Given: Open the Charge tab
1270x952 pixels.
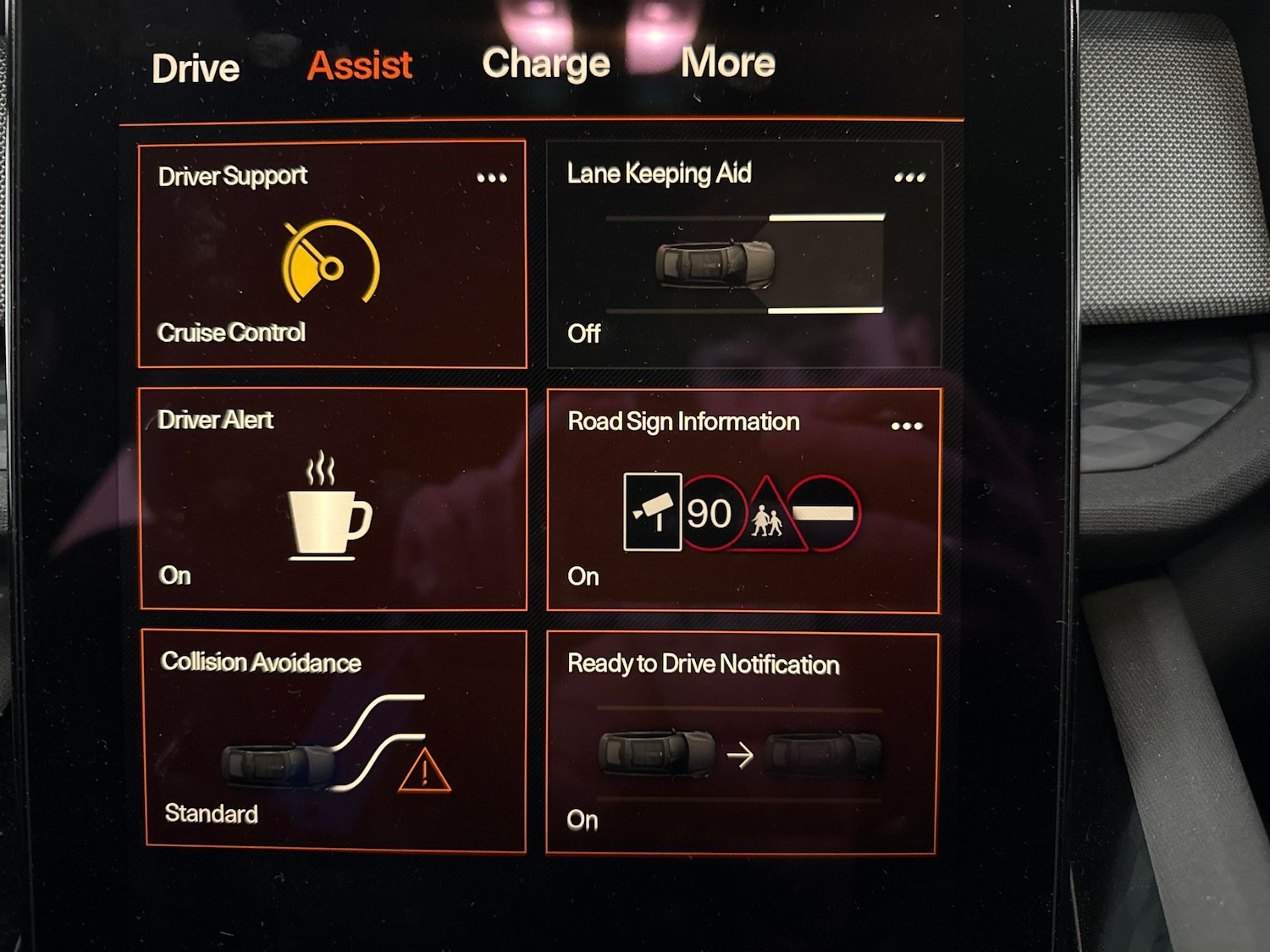Looking at the screenshot, I should pos(546,63).
